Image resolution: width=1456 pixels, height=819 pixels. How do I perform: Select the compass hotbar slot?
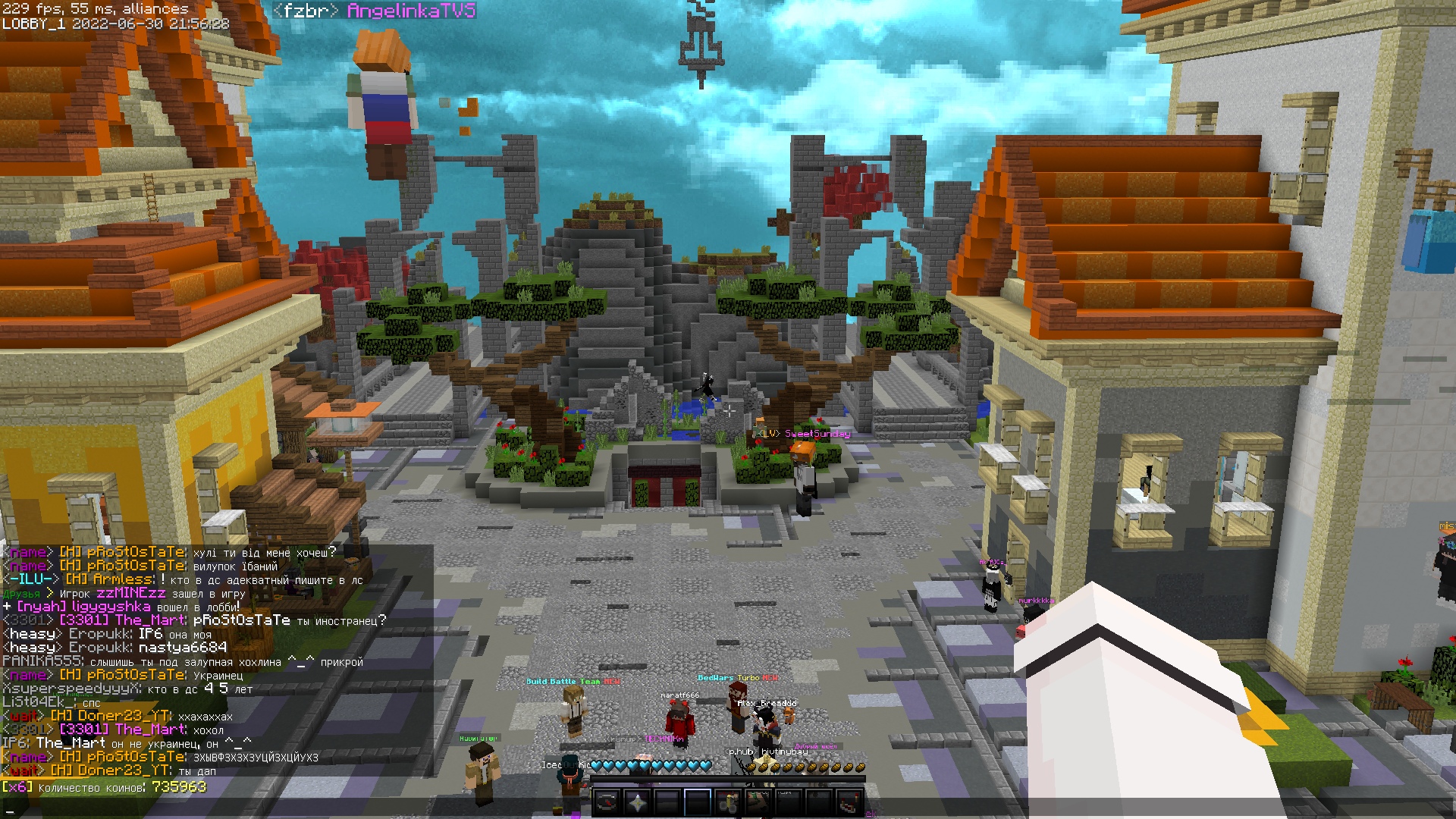pyautogui.click(x=607, y=802)
